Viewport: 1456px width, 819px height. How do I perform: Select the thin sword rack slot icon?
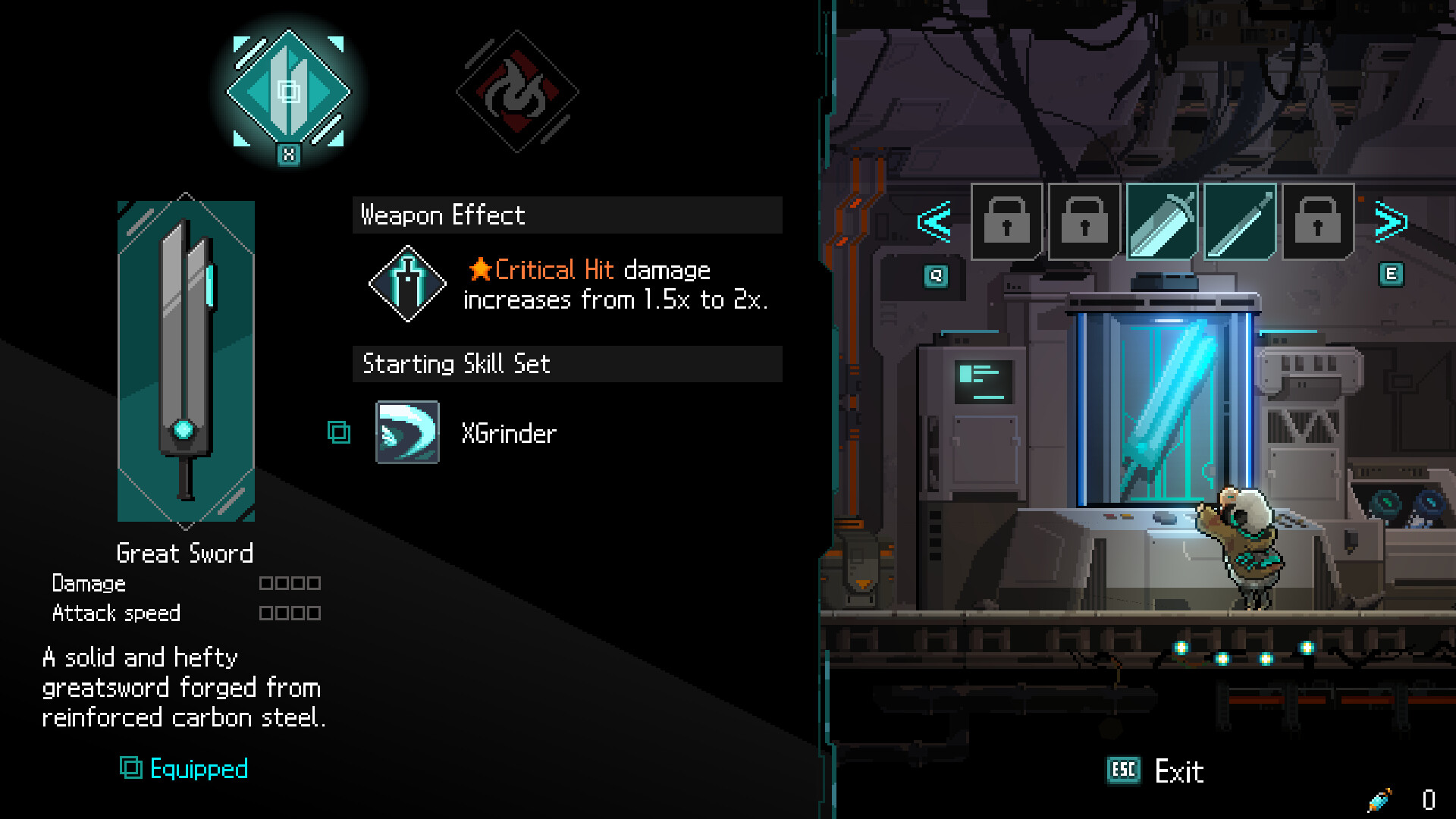pyautogui.click(x=1238, y=222)
